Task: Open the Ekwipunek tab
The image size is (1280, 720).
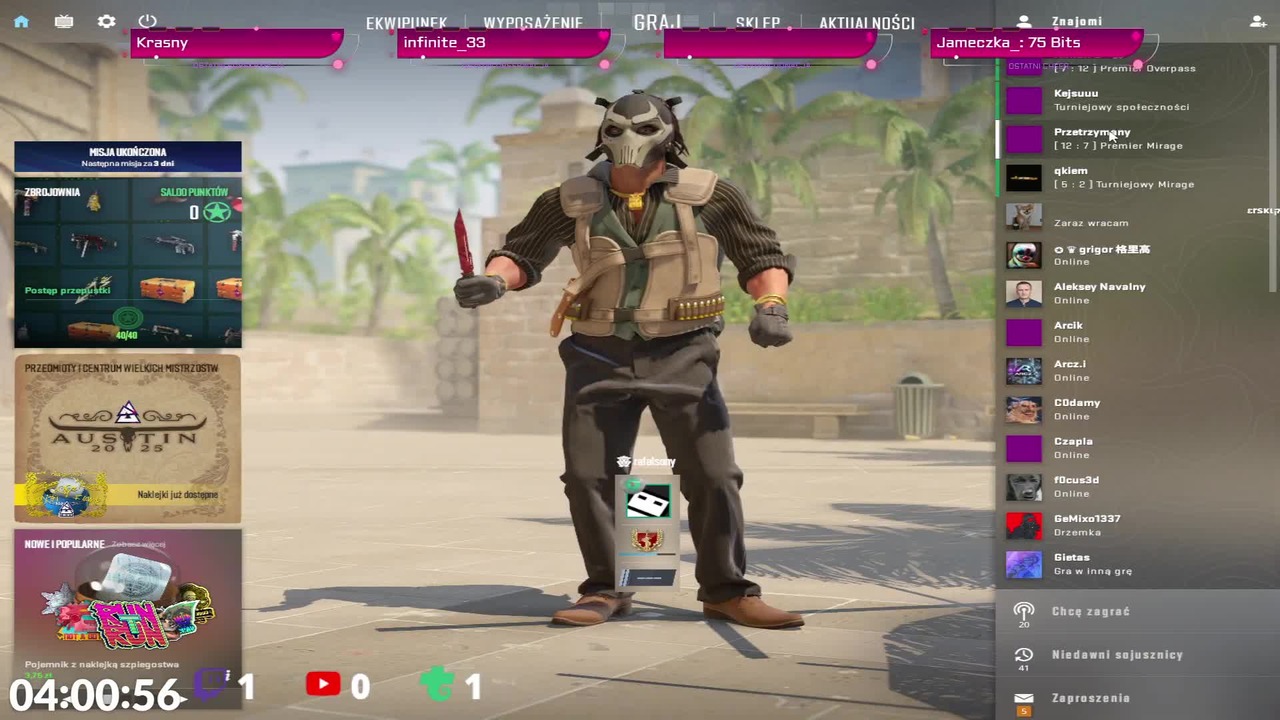Action: tap(406, 23)
